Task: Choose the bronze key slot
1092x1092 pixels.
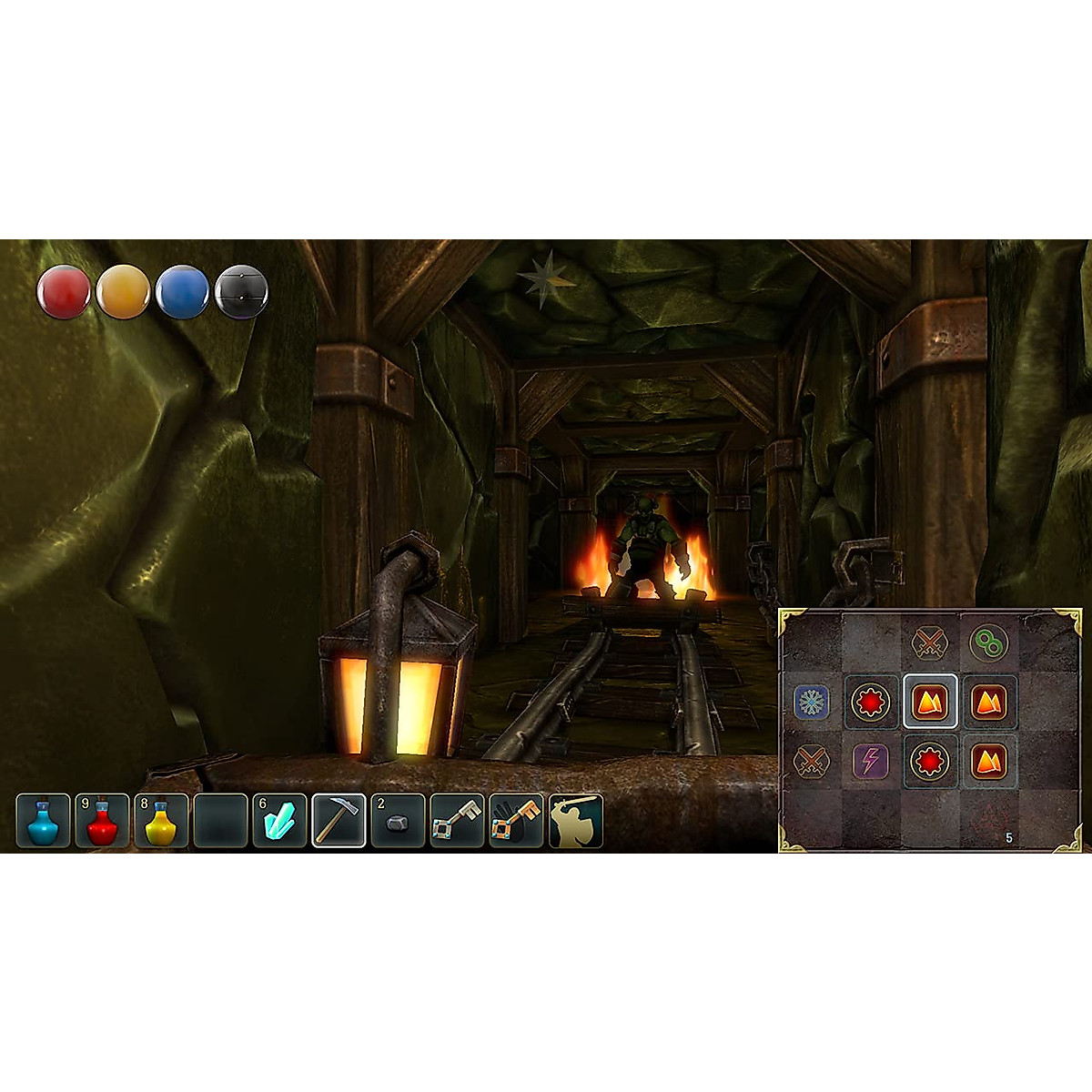Action: click(x=516, y=821)
